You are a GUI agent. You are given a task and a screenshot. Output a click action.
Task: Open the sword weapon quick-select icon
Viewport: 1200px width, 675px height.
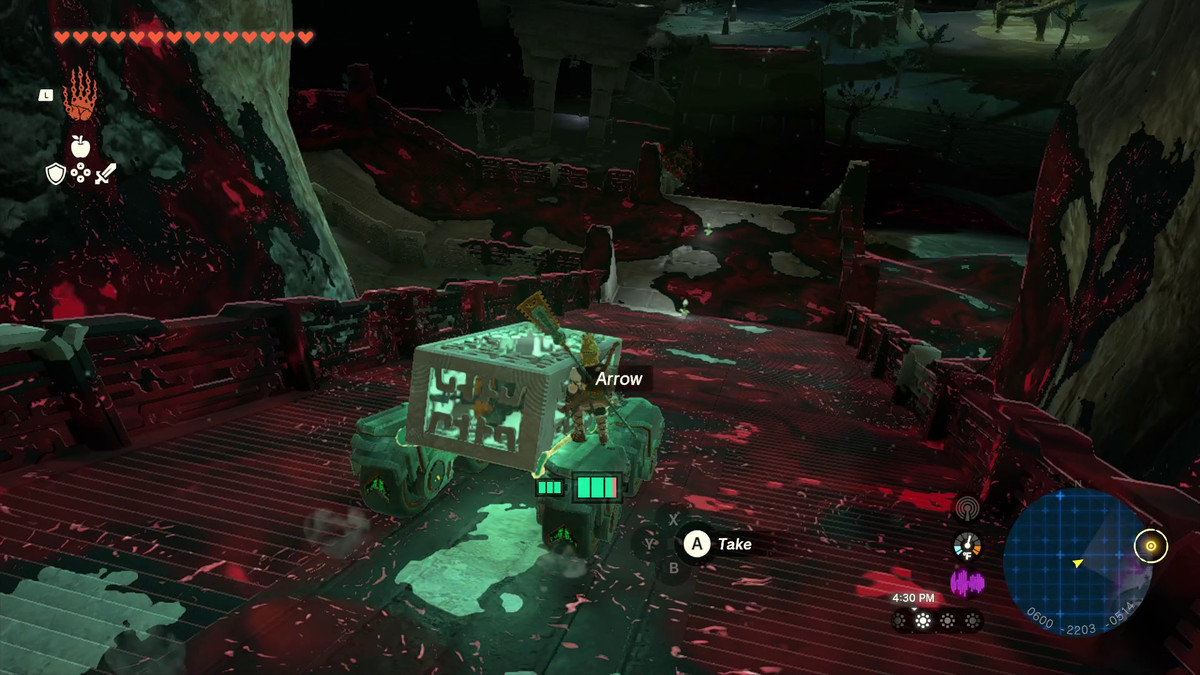tap(106, 174)
